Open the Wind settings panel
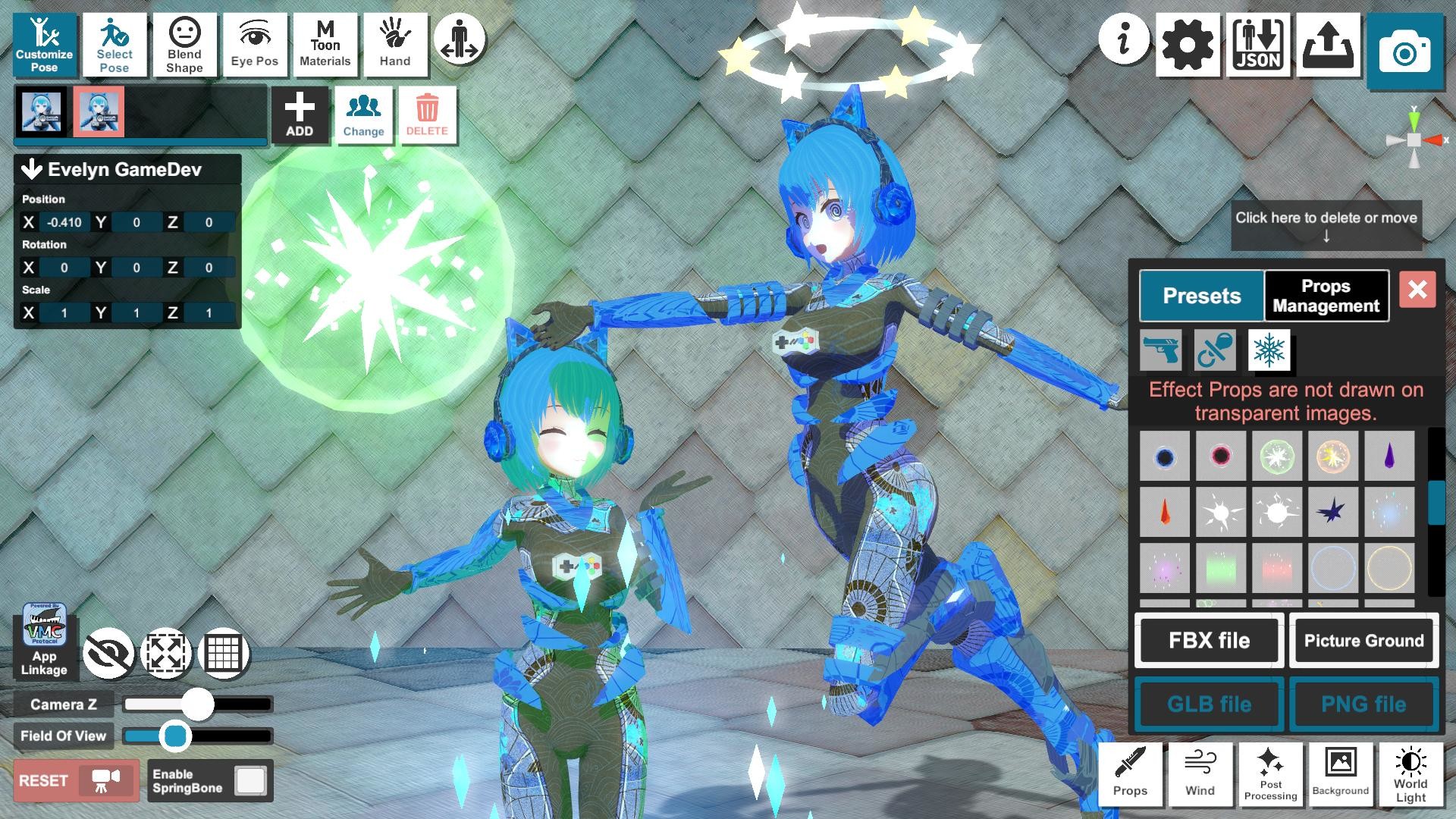Screen dimensions: 1456x819 (x=1200, y=775)
